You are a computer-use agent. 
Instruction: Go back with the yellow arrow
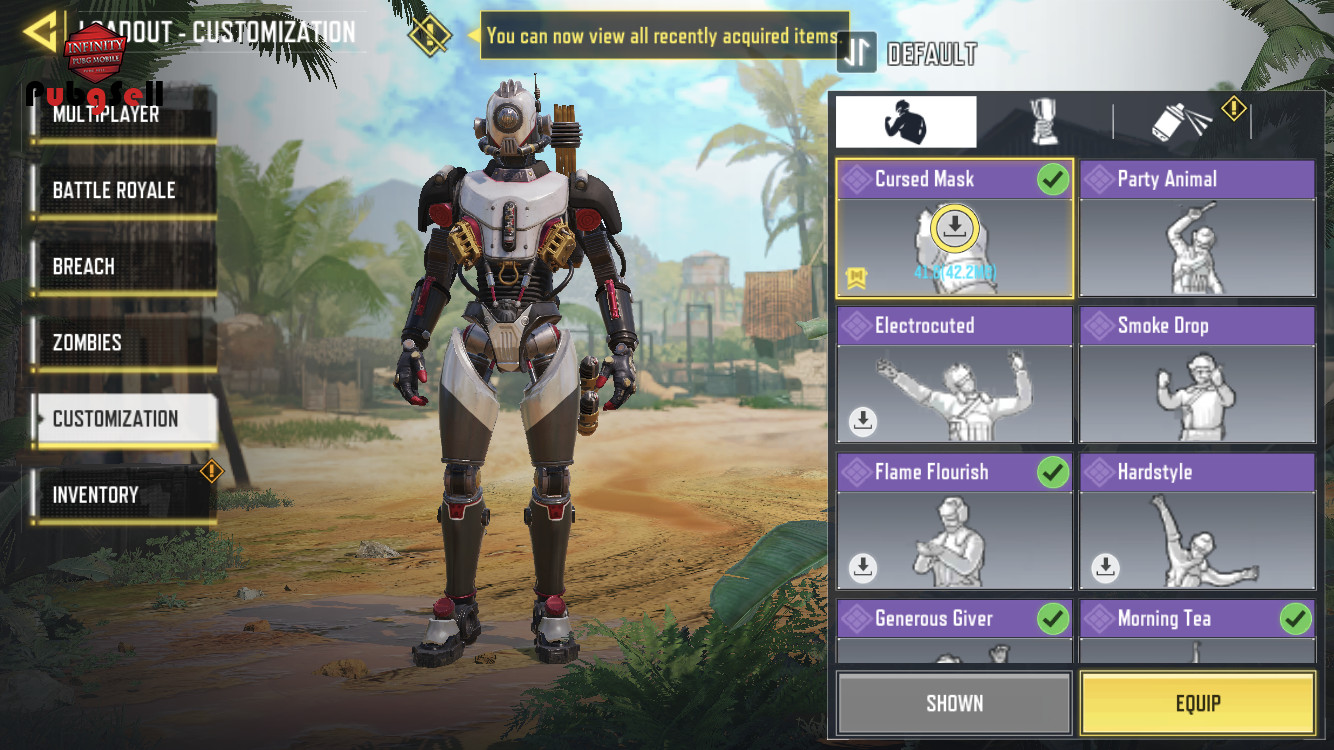tap(40, 32)
